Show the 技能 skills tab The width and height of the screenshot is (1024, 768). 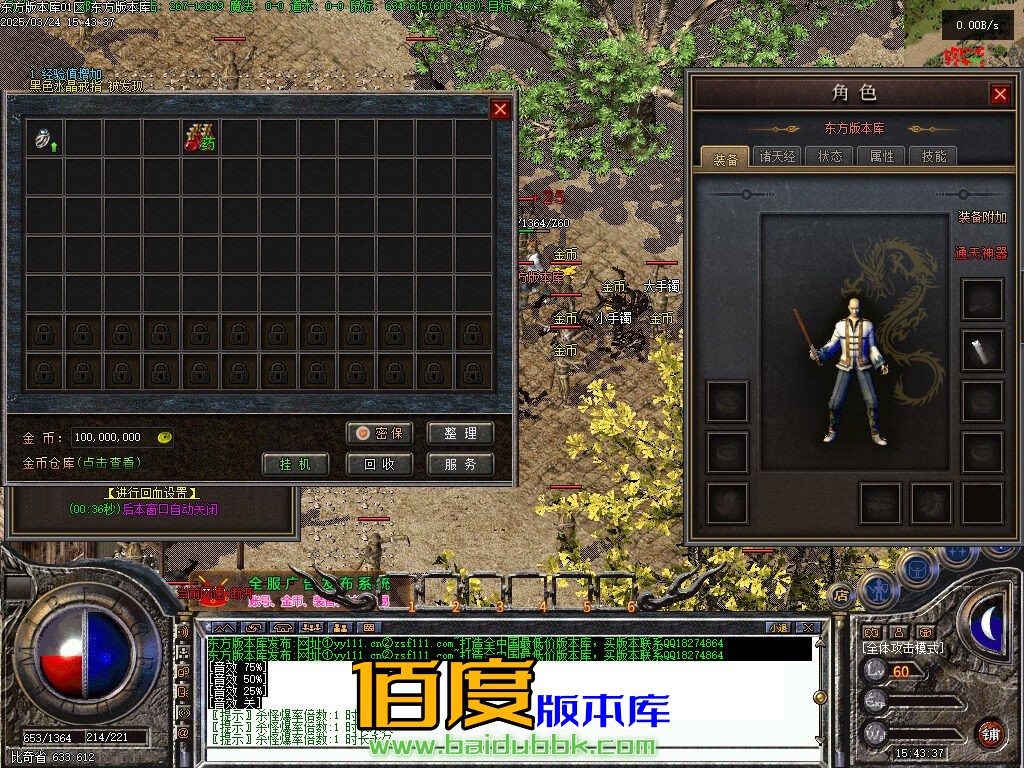(934, 156)
